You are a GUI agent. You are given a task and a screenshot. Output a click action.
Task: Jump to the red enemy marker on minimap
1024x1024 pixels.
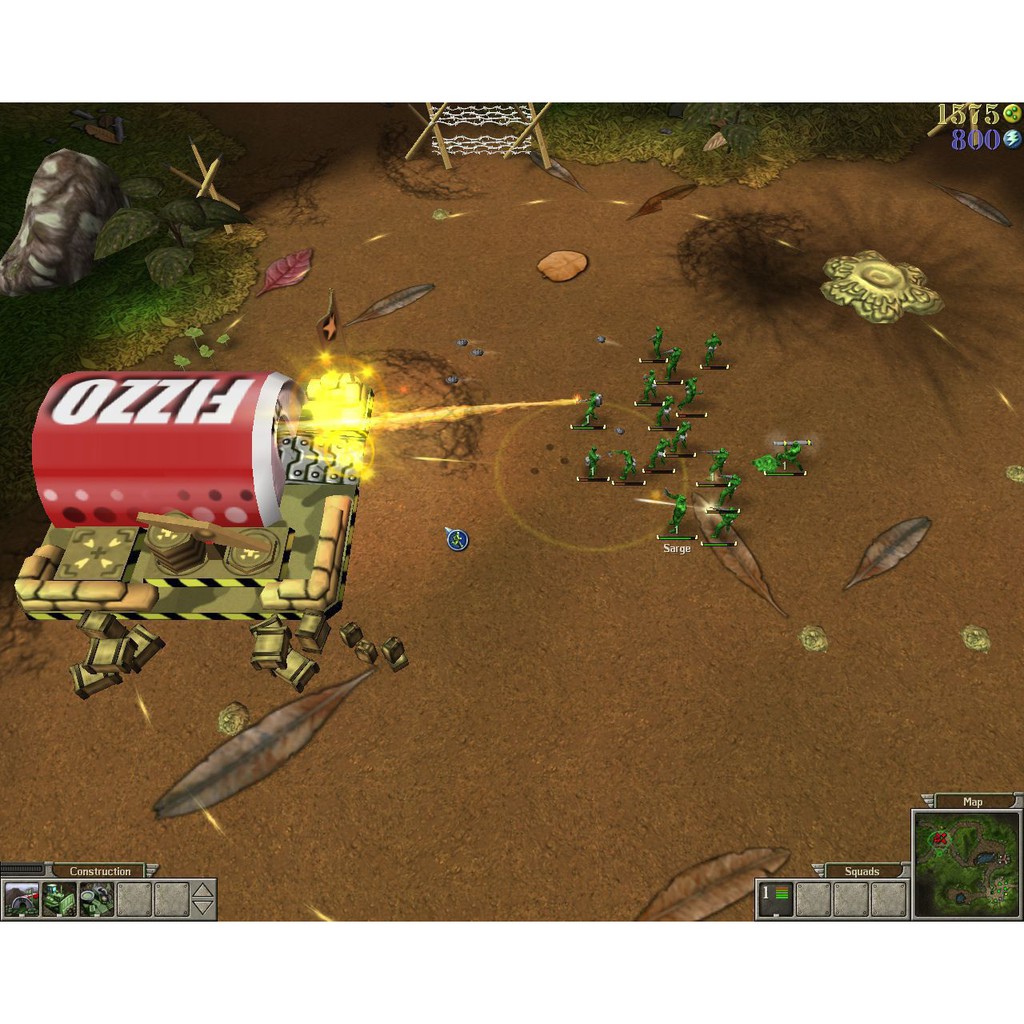point(940,840)
